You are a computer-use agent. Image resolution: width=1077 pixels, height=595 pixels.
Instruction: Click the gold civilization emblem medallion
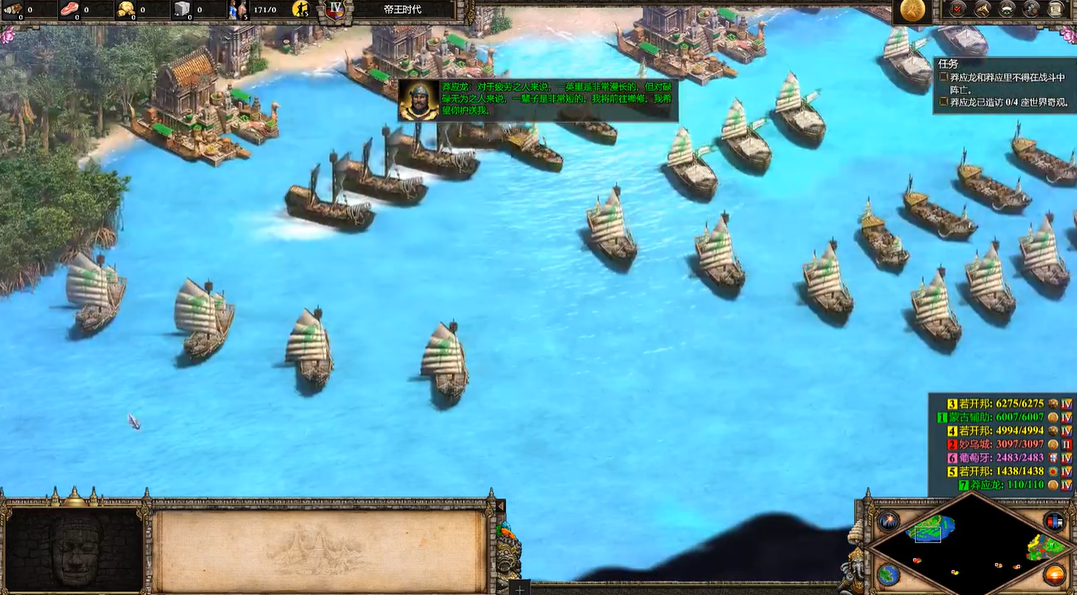pyautogui.click(x=912, y=10)
